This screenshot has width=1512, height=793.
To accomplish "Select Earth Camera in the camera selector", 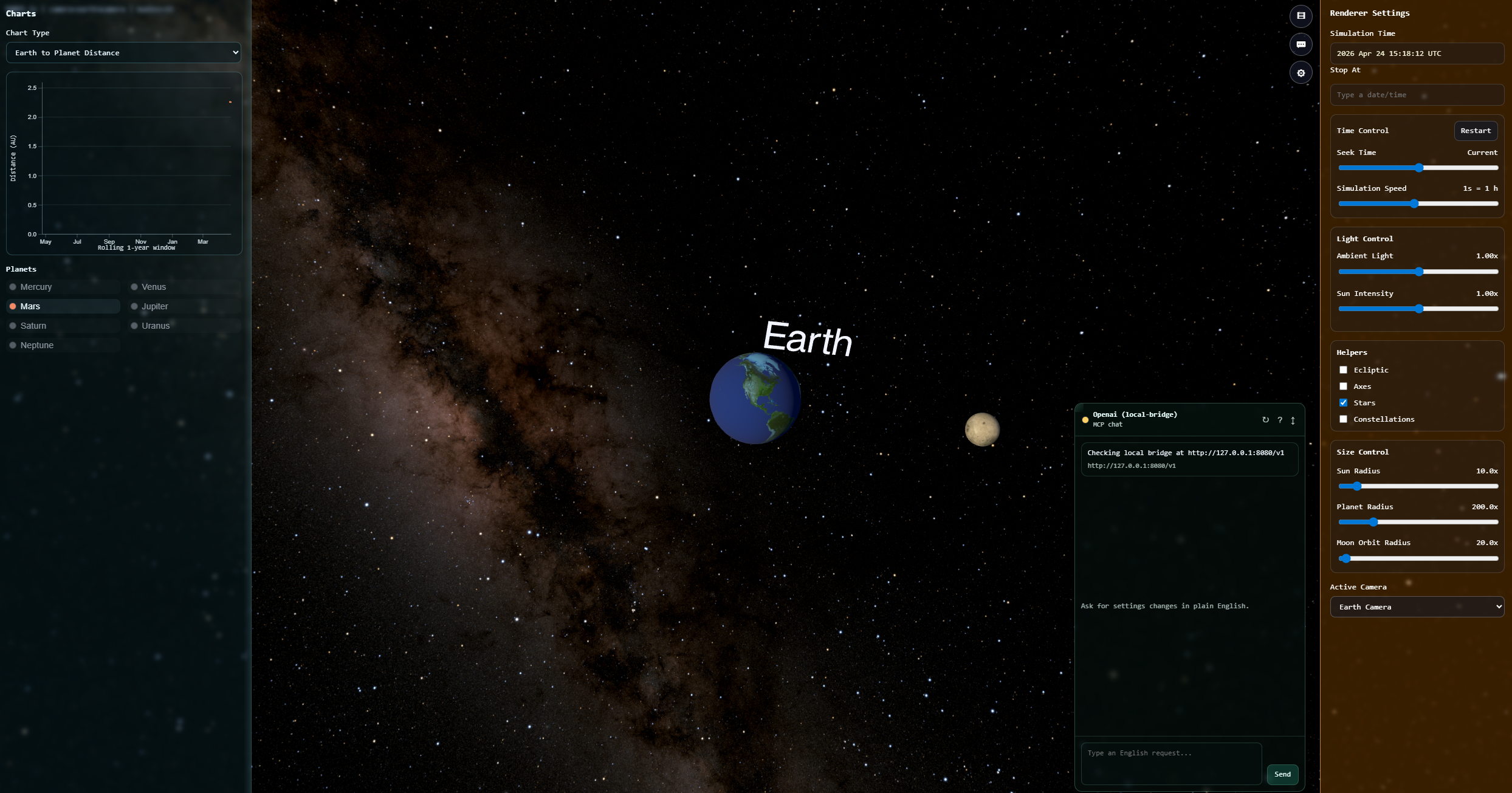I will 1417,606.
